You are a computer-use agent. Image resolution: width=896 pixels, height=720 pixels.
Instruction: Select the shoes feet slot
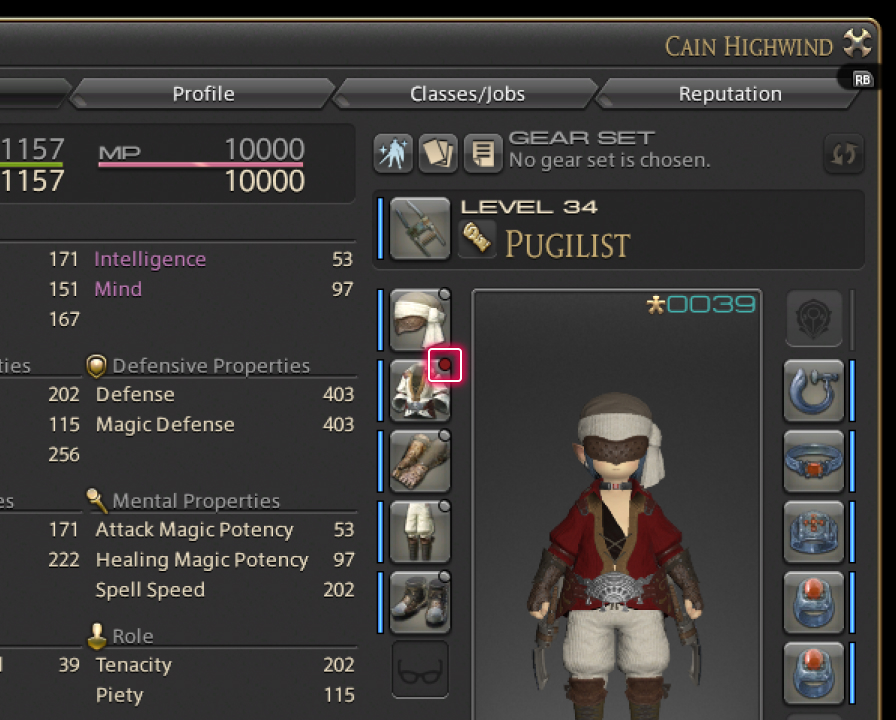pyautogui.click(x=419, y=601)
